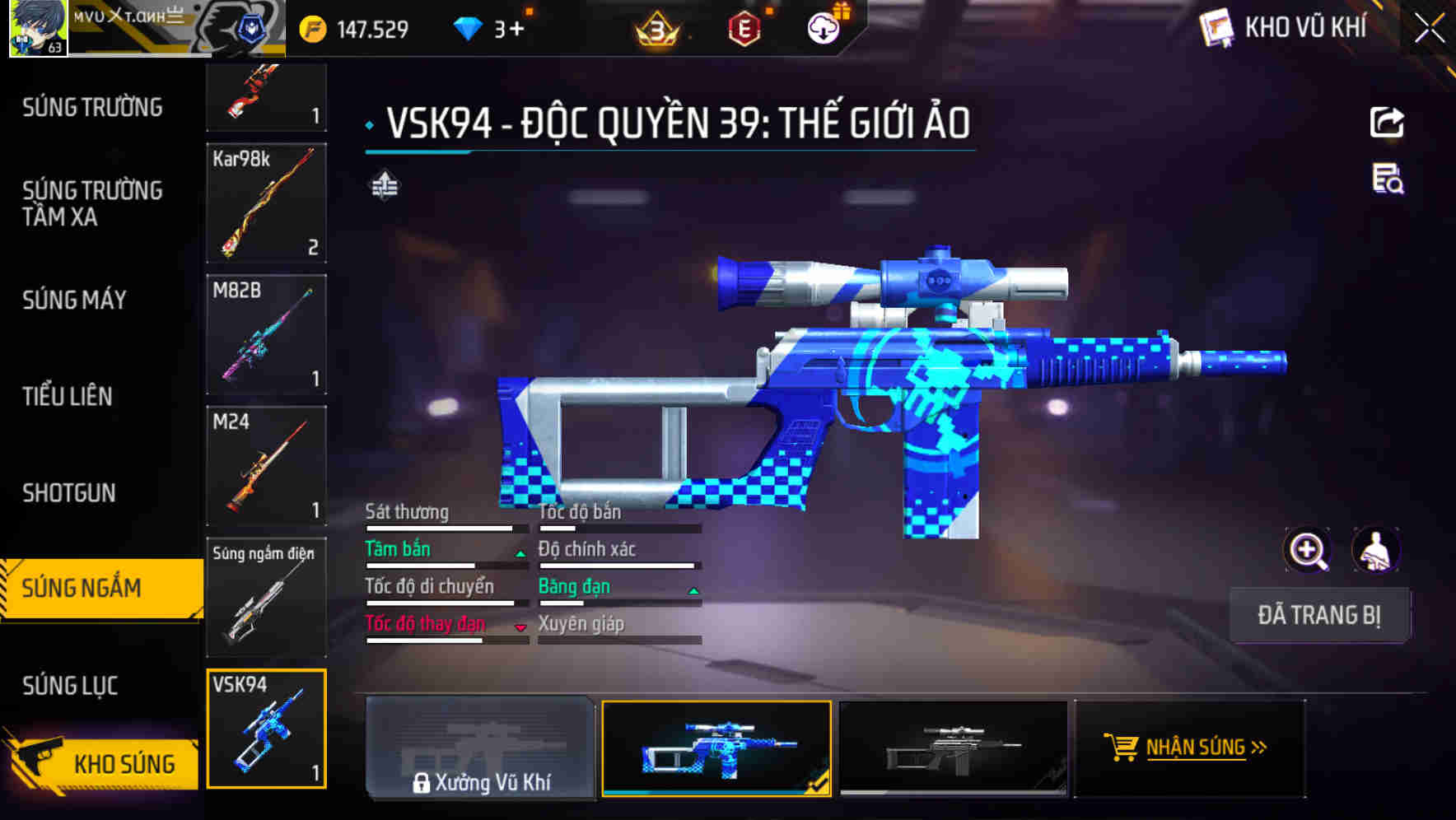The image size is (1456, 820).
Task: Click the shopping cart icon on Nhận Súng
Action: click(1121, 748)
